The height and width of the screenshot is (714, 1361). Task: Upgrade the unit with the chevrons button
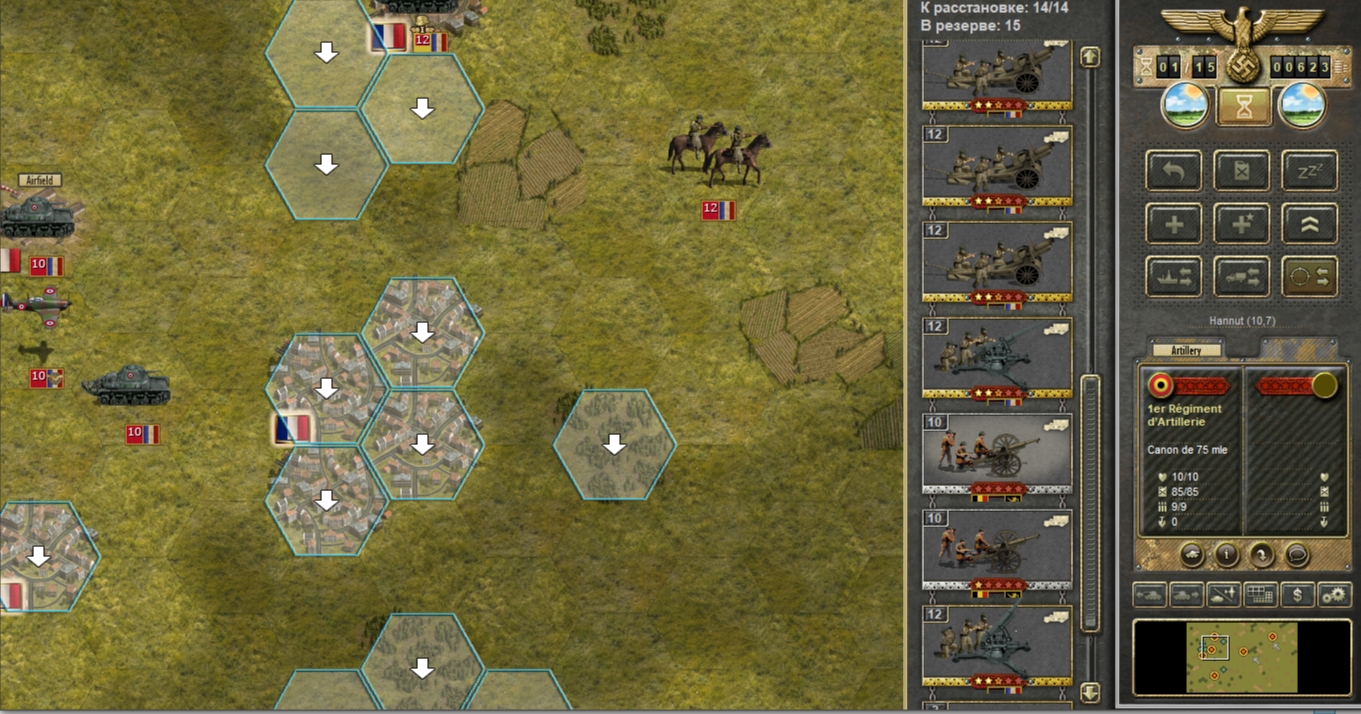tap(1309, 224)
